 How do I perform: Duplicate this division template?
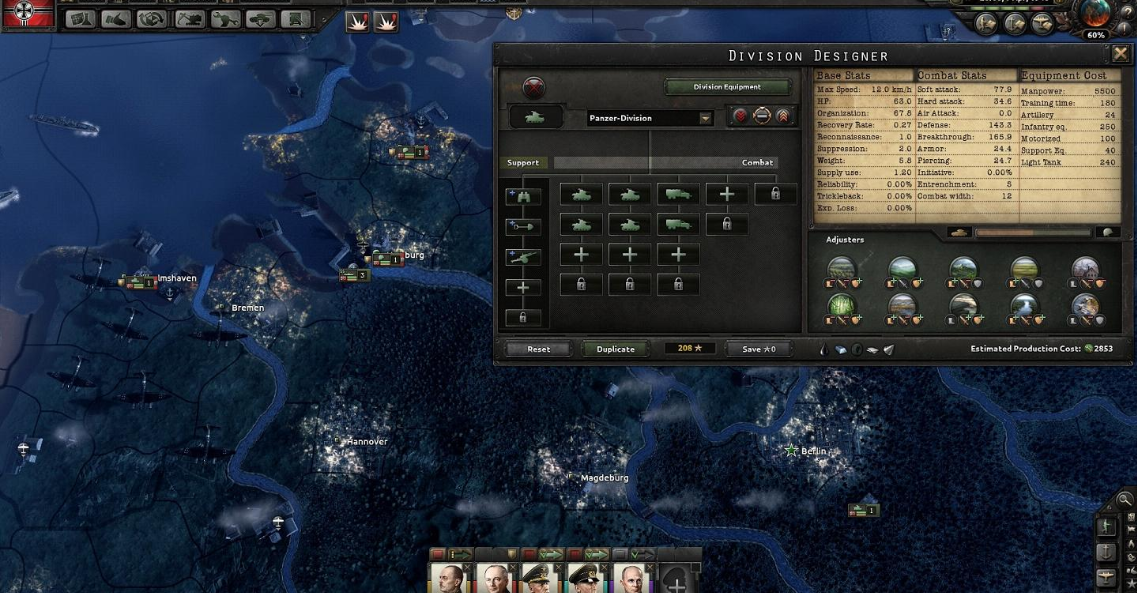(615, 349)
